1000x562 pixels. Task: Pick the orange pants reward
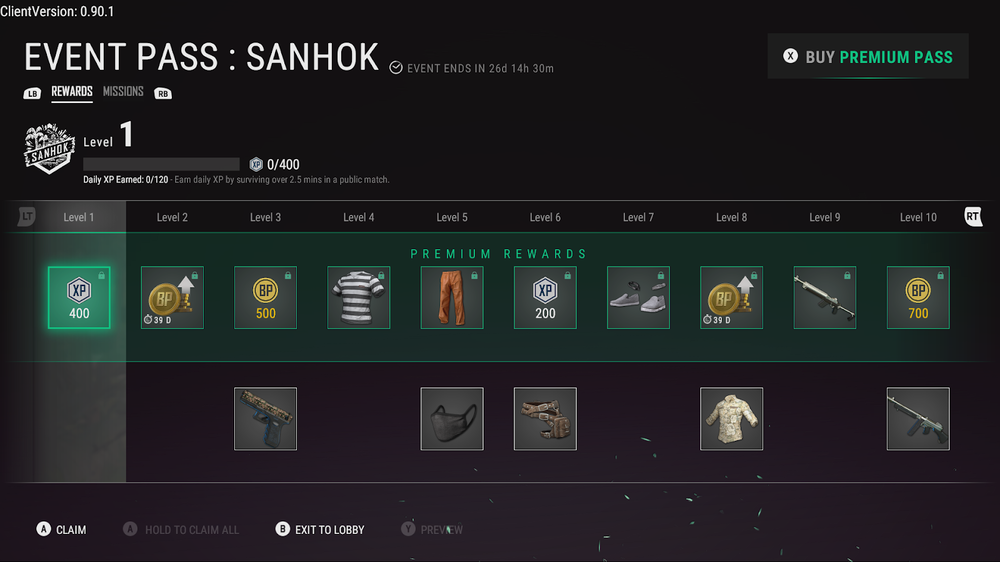pyautogui.click(x=452, y=298)
